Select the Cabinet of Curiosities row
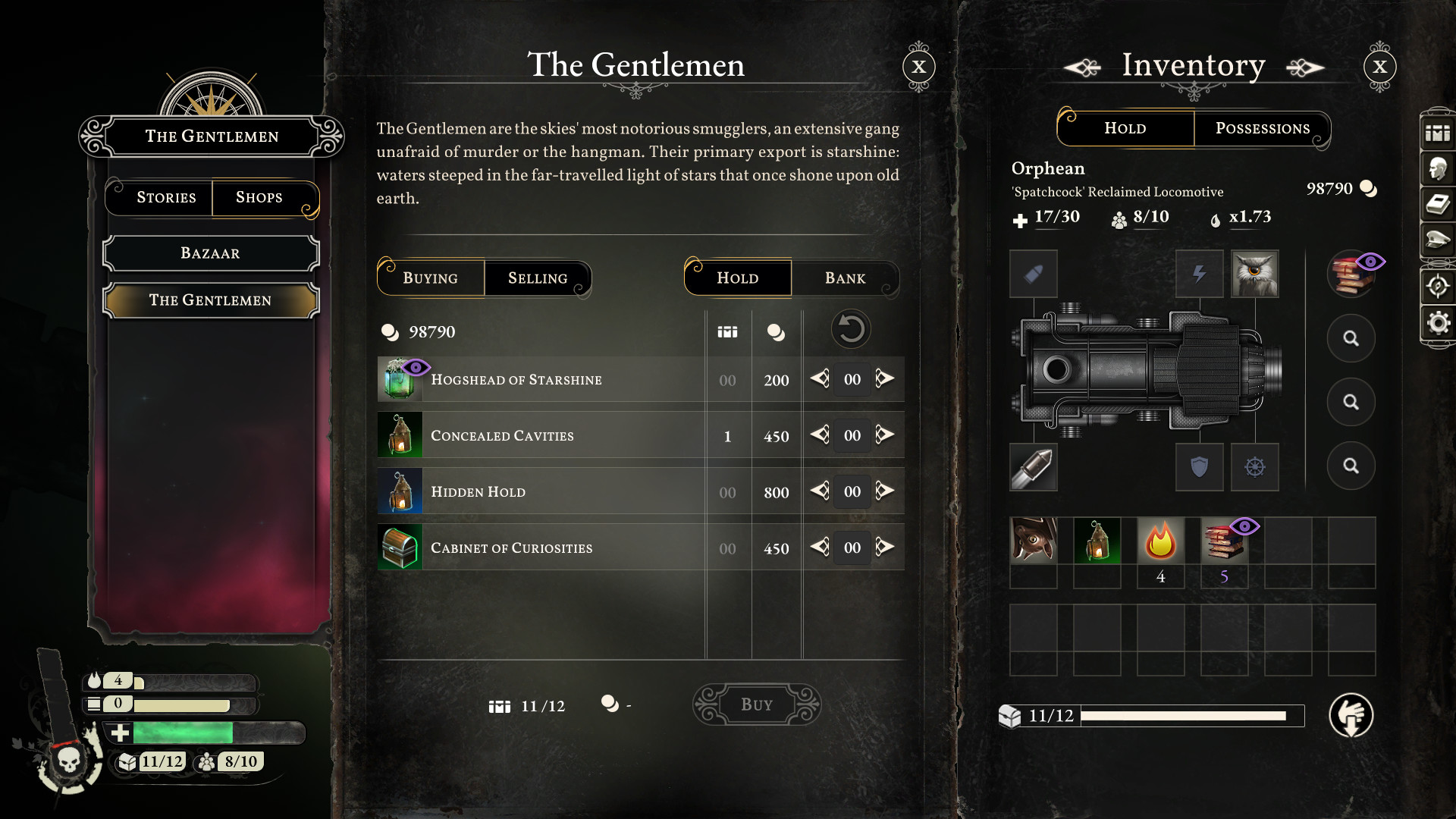Screen dimensions: 1456x819 [x=511, y=548]
